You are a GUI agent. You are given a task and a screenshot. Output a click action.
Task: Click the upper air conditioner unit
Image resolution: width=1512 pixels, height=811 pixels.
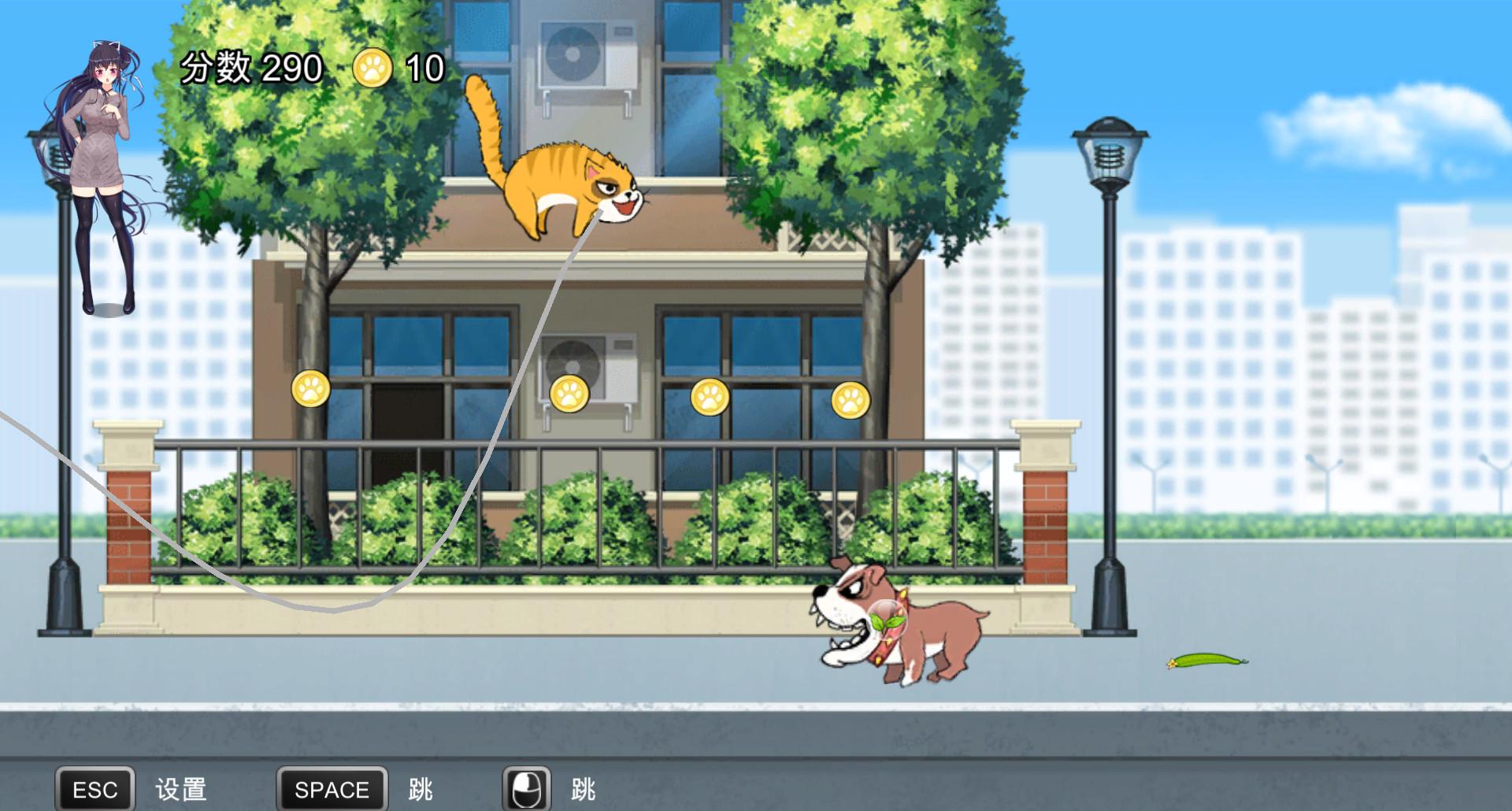tap(583, 55)
